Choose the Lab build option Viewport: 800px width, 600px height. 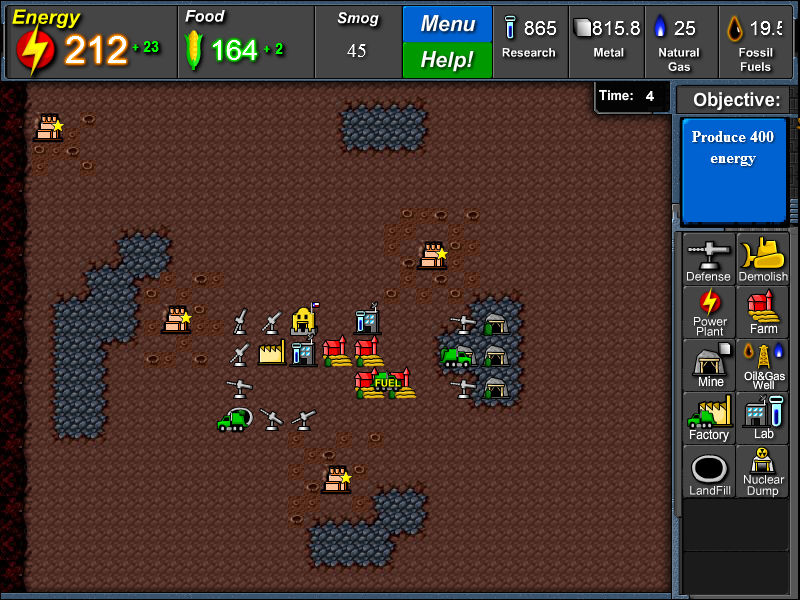click(x=763, y=418)
